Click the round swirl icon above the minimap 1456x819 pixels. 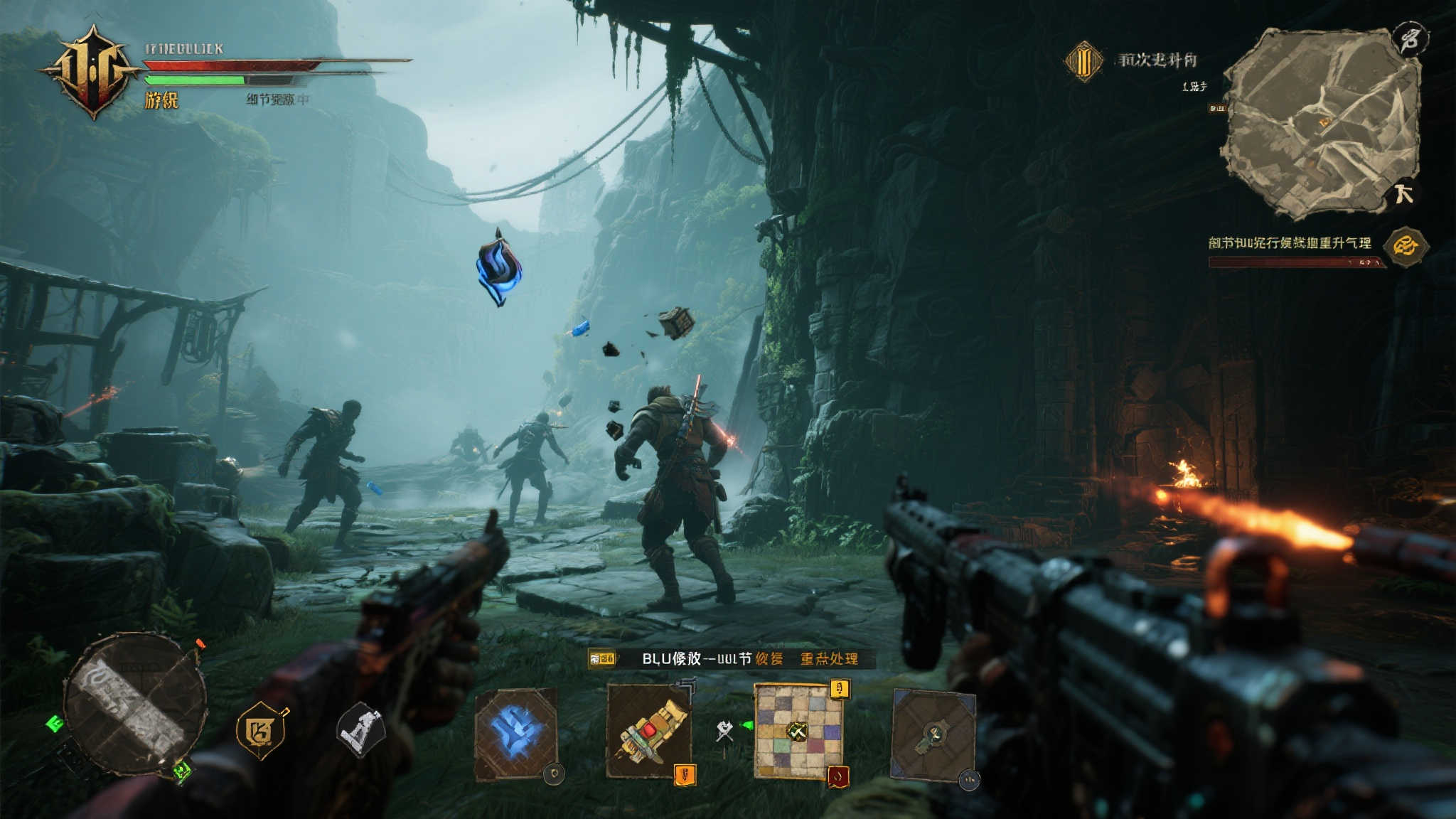(x=1408, y=38)
